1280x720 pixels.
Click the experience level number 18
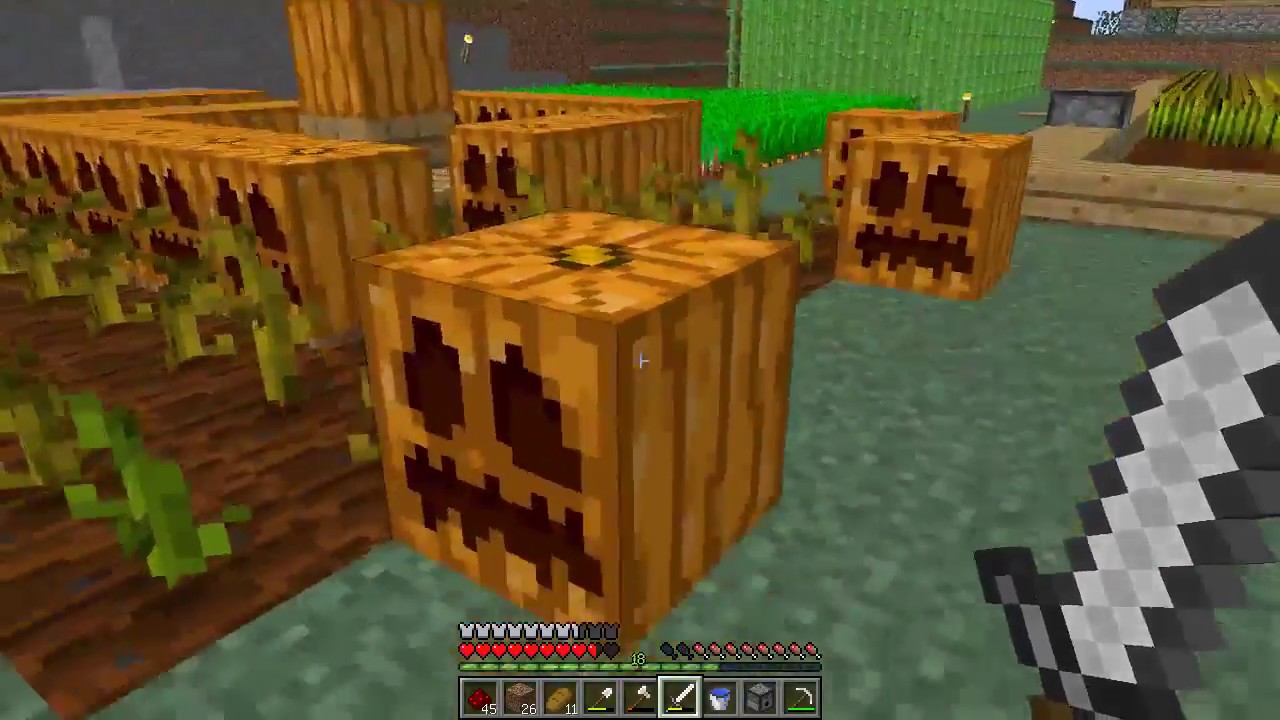click(x=637, y=659)
